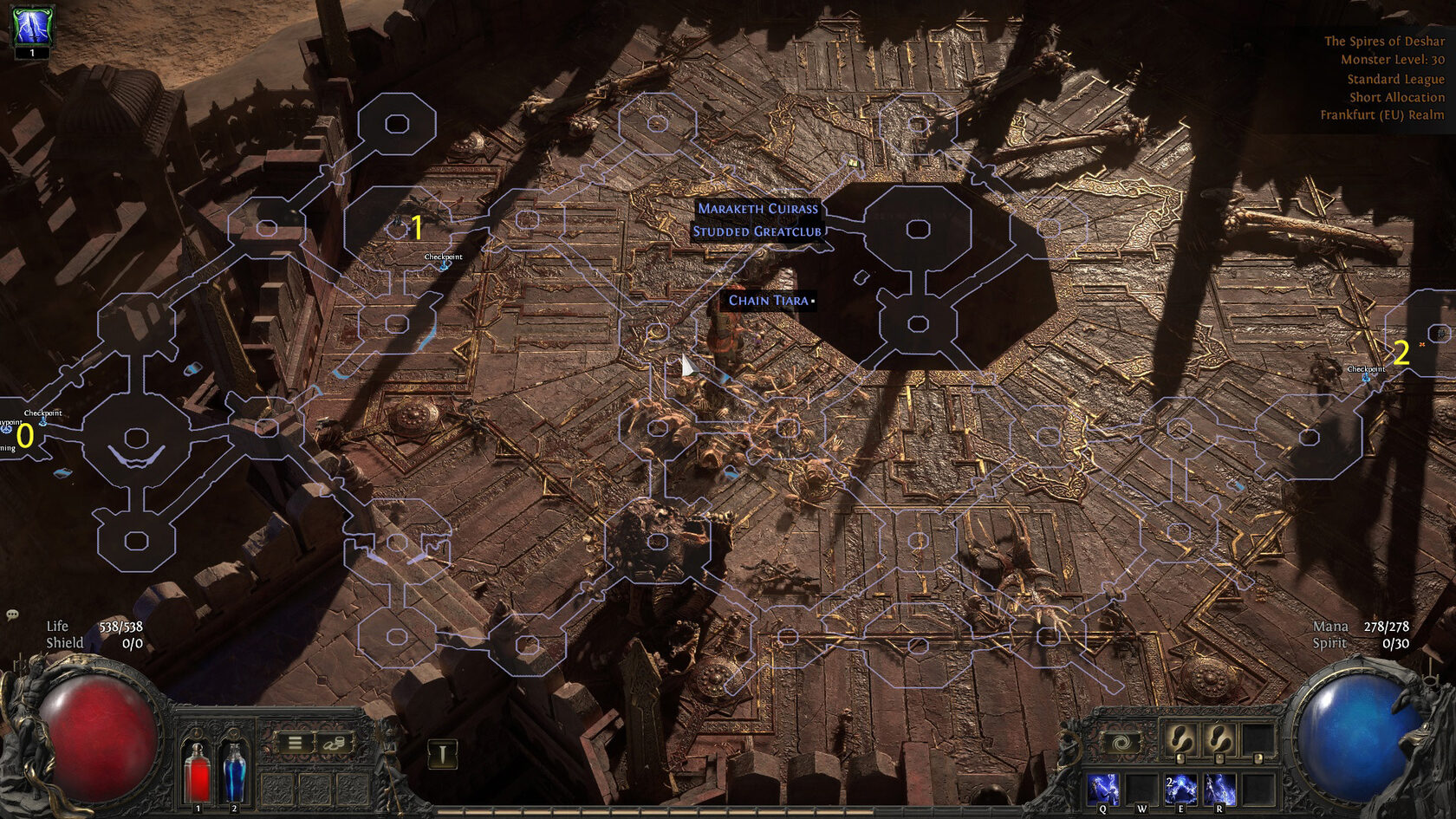The height and width of the screenshot is (819, 1456).
Task: Activate the lightning skill in slot Q
Action: [1103, 790]
